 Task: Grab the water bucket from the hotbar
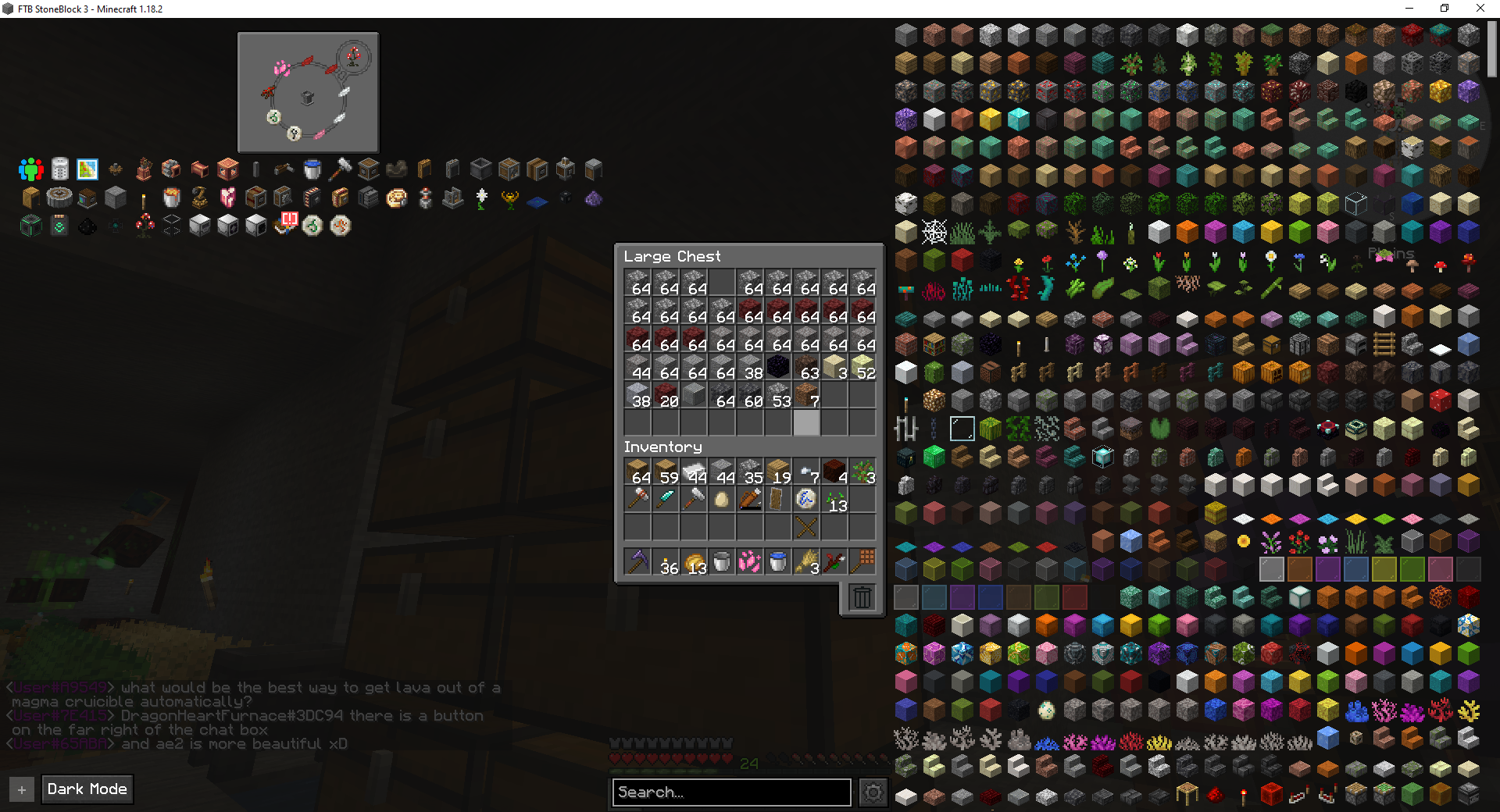point(777,561)
